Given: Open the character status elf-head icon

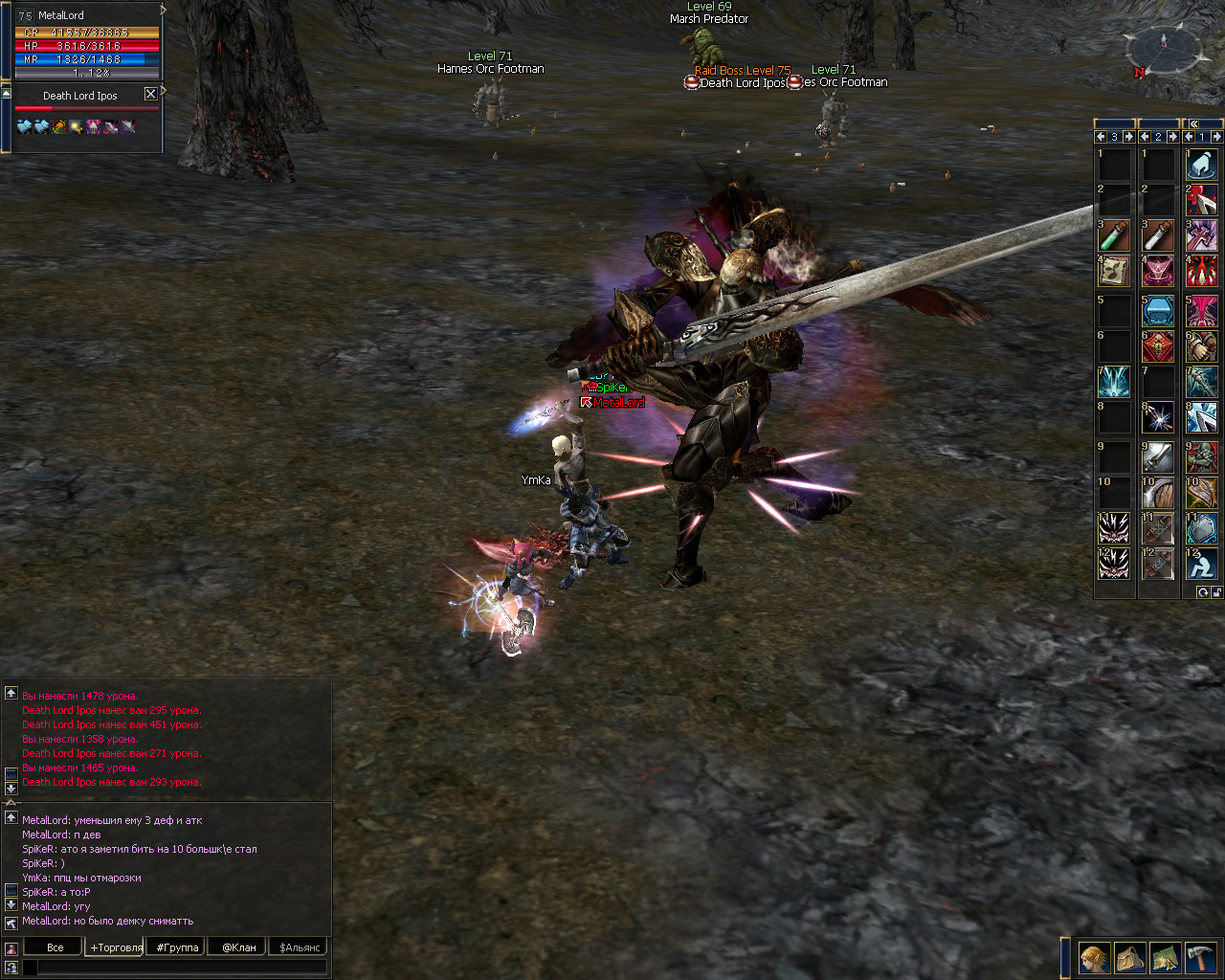Looking at the screenshot, I should click(1094, 957).
